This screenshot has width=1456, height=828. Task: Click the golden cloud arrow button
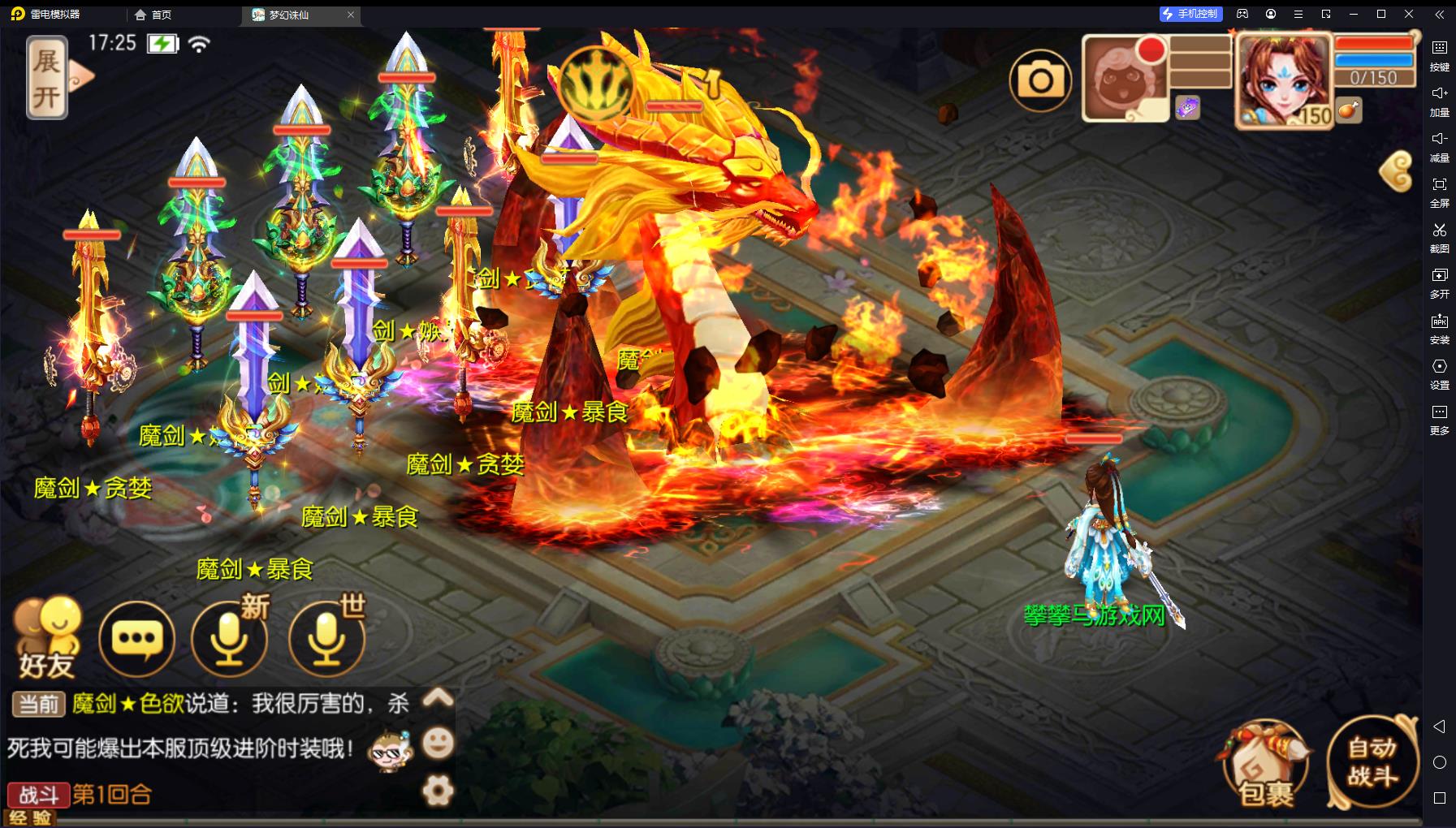[x=1398, y=171]
